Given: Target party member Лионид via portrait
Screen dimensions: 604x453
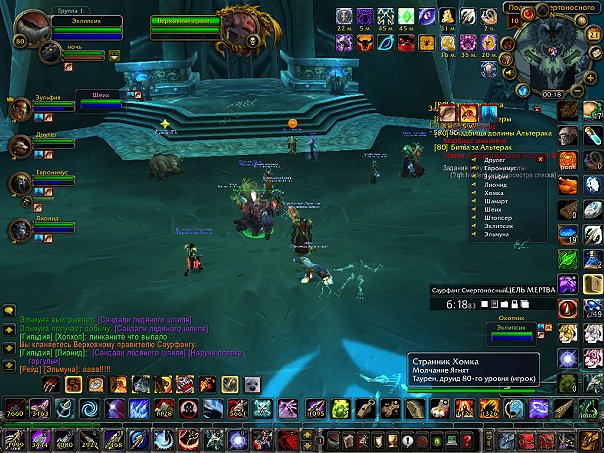Looking at the screenshot, I should point(19,229).
